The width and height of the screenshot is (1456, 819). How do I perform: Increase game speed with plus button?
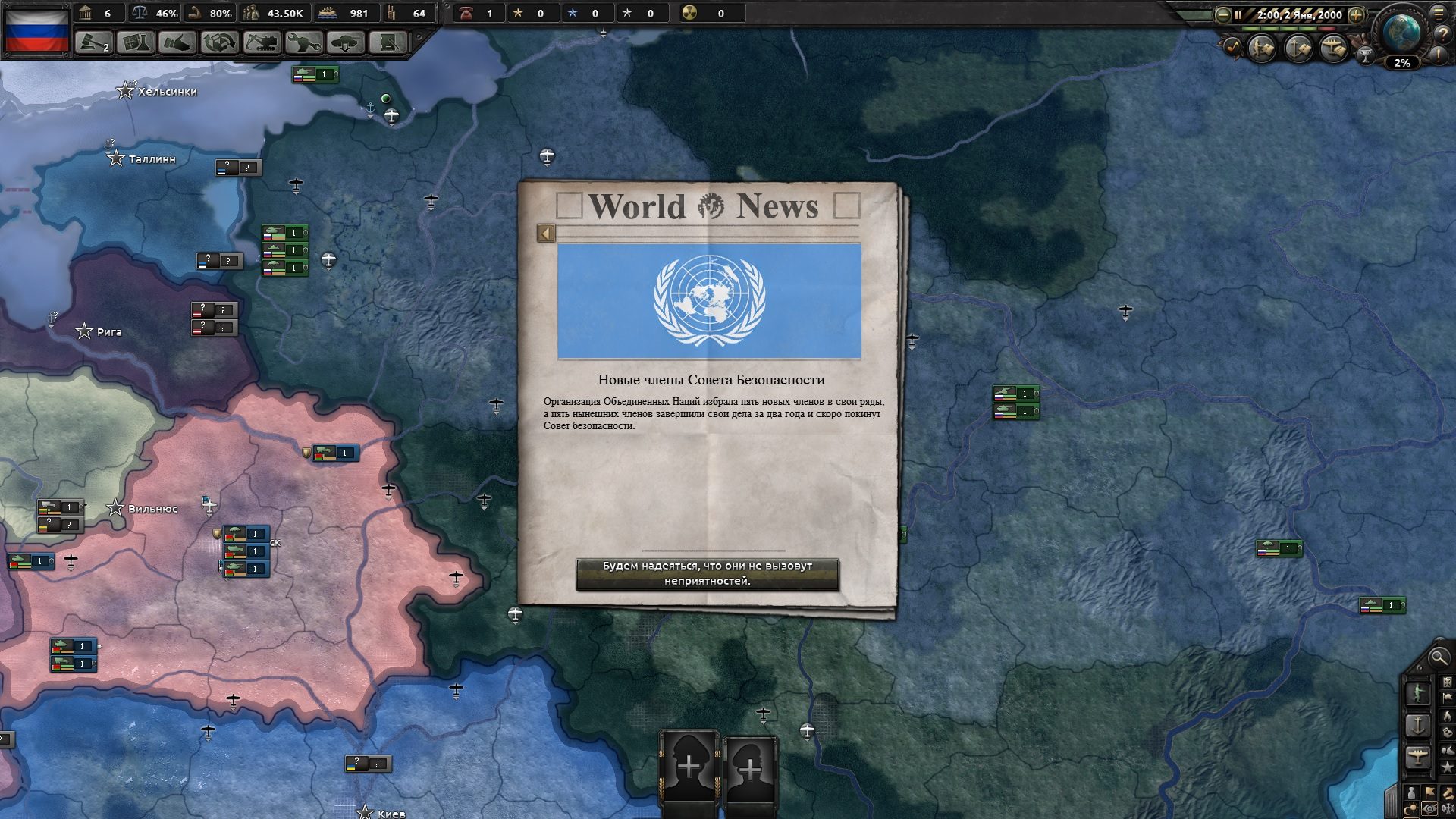tap(1355, 15)
